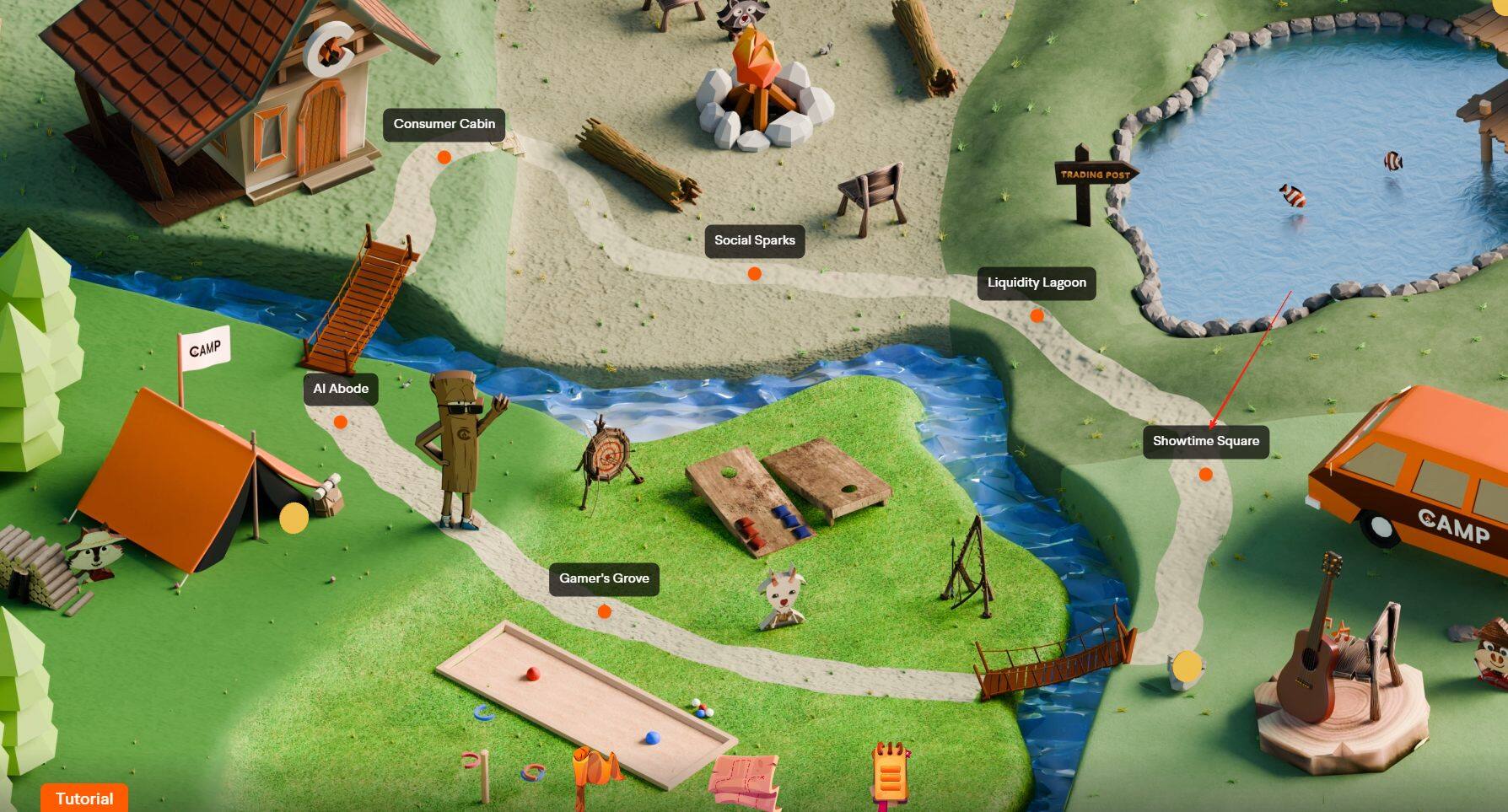
Task: Select the Social Sparks orange marker
Action: pyautogui.click(x=755, y=273)
